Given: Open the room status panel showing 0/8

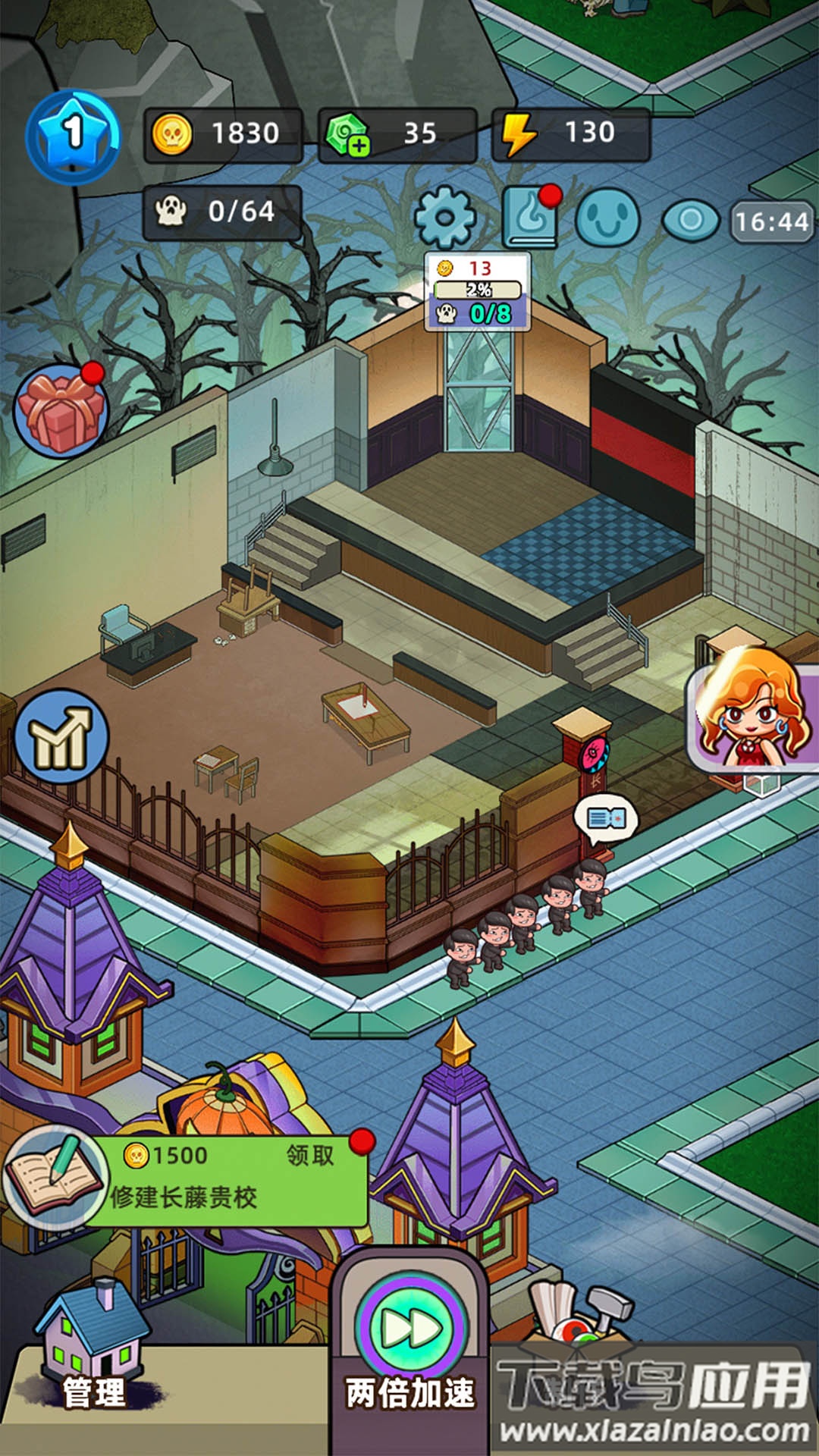Looking at the screenshot, I should (478, 292).
